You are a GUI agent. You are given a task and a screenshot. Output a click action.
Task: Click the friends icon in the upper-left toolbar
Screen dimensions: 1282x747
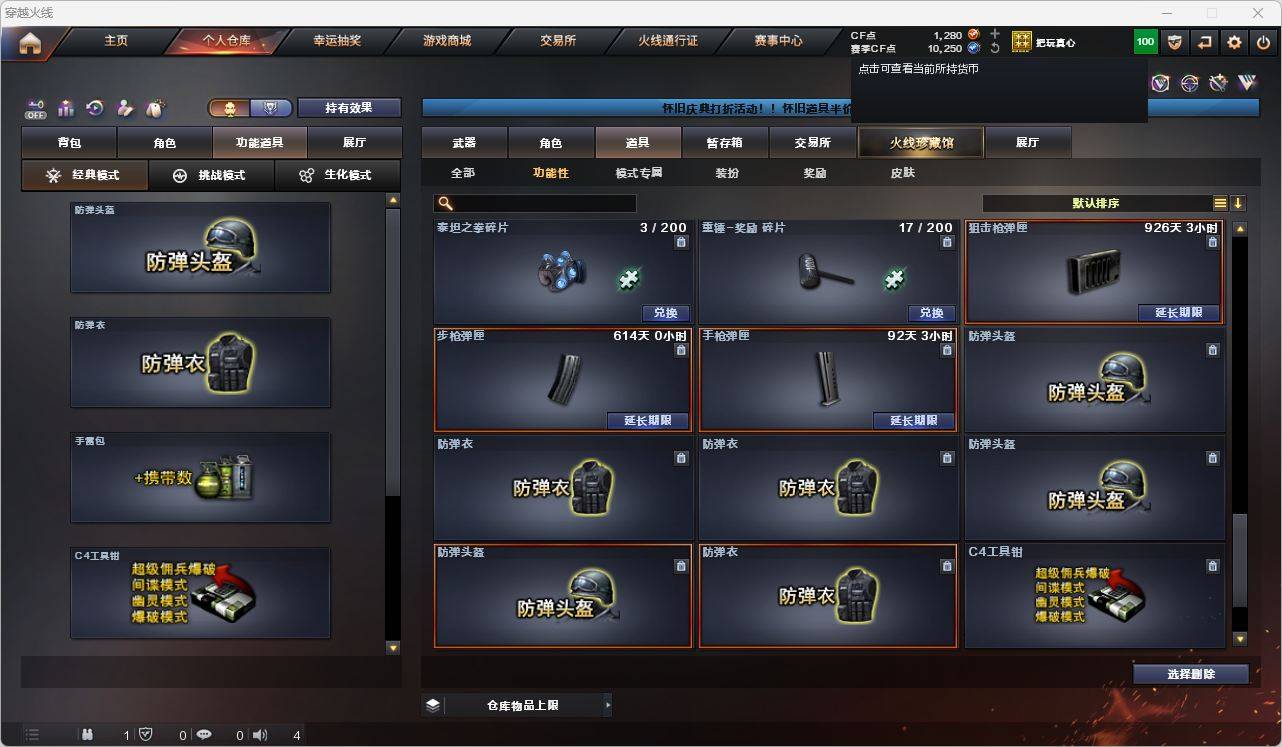(124, 108)
